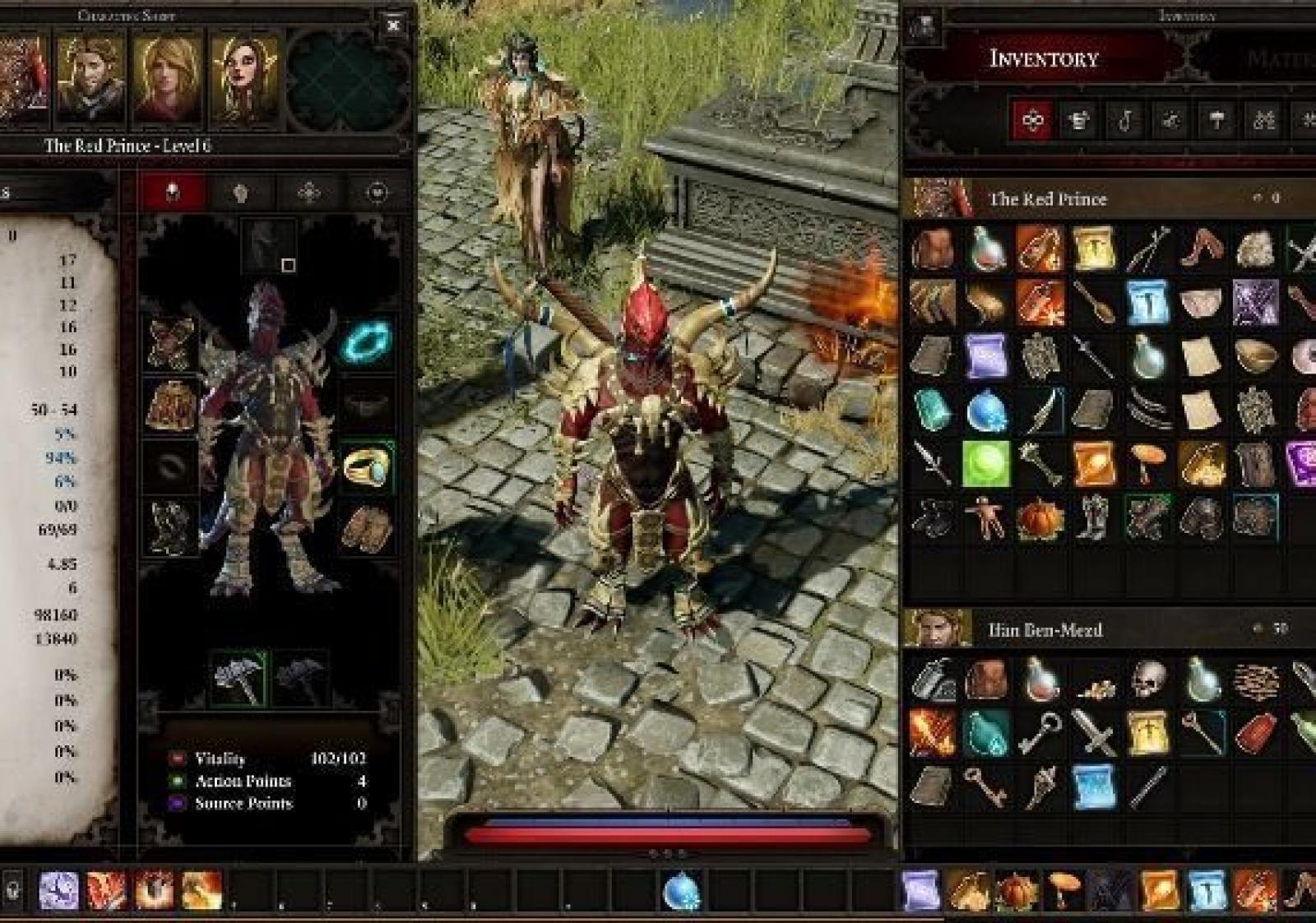Screen dimensions: 1316x923
Task: Pick the pumpkin in Red Prince's inventory
Action: pos(1040,519)
